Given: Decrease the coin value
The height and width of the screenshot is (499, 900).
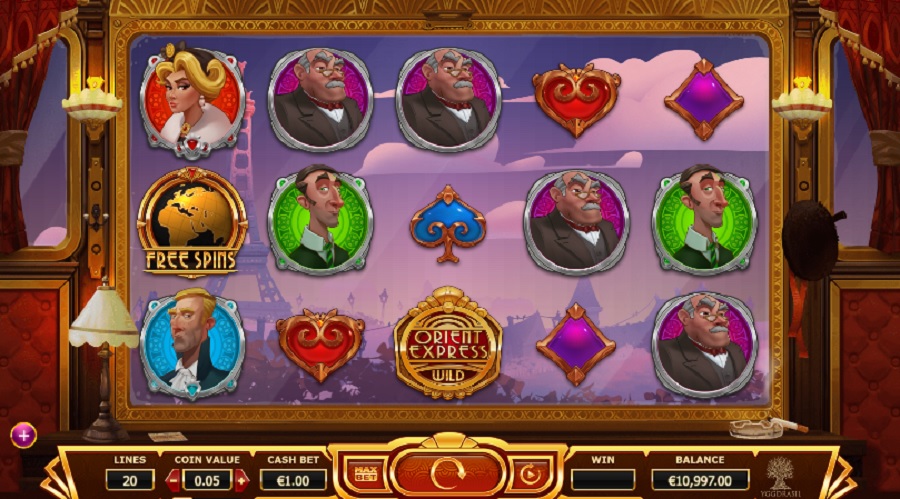Looking at the screenshot, I should [172, 480].
